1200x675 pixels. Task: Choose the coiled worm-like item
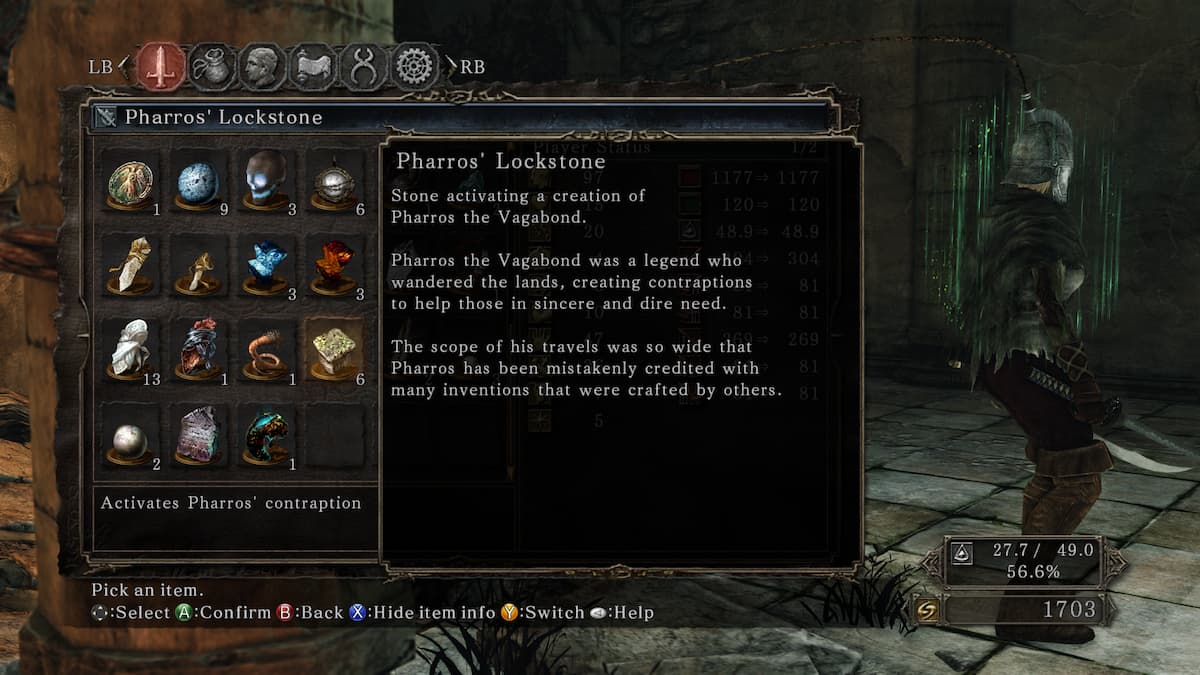click(267, 349)
